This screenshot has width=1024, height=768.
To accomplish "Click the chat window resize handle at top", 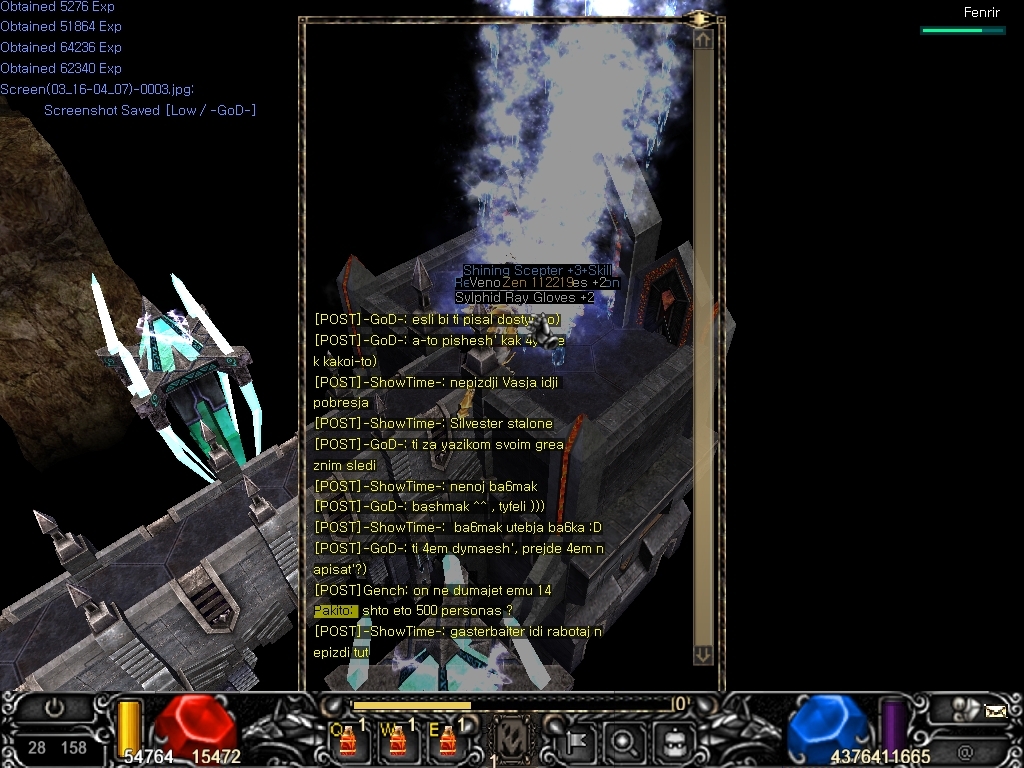I will 701,19.
